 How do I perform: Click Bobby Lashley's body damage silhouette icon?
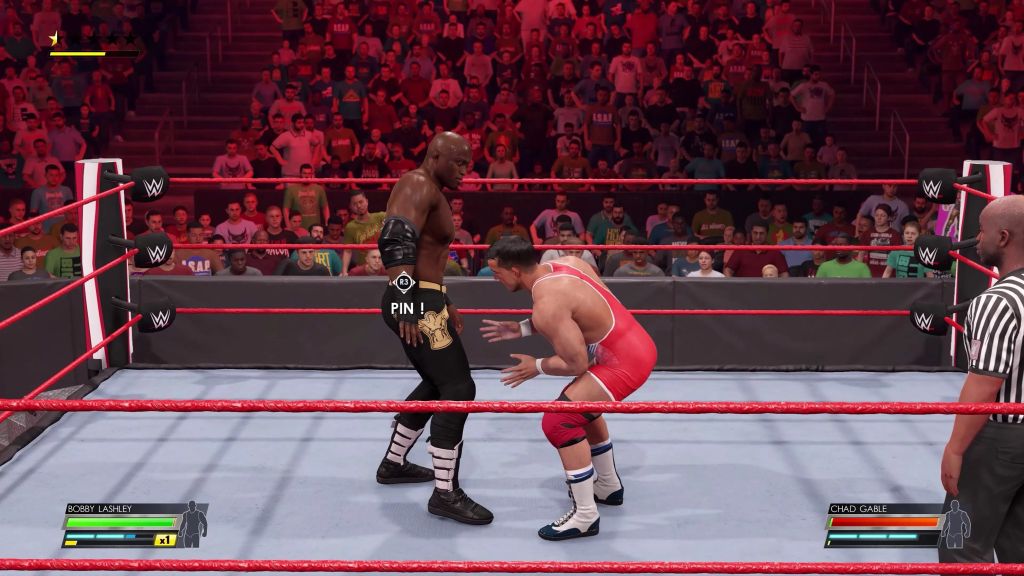[191, 523]
